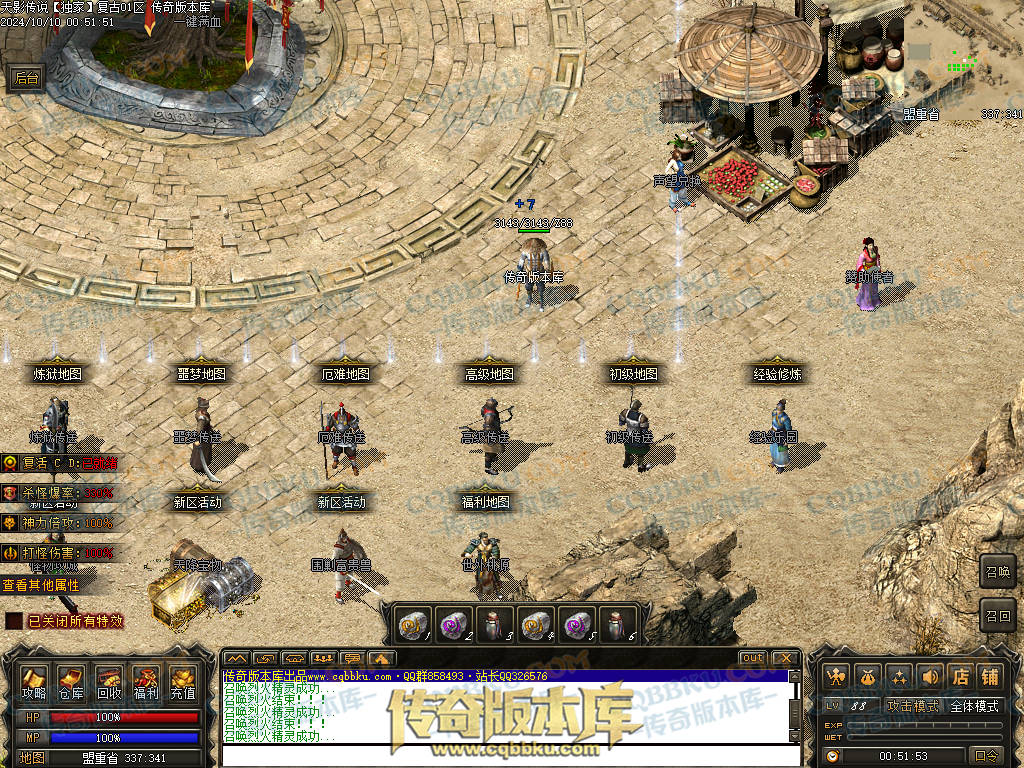Click 查看其他属性 to view other attributes
Screen dimensions: 1024x768
(41, 585)
